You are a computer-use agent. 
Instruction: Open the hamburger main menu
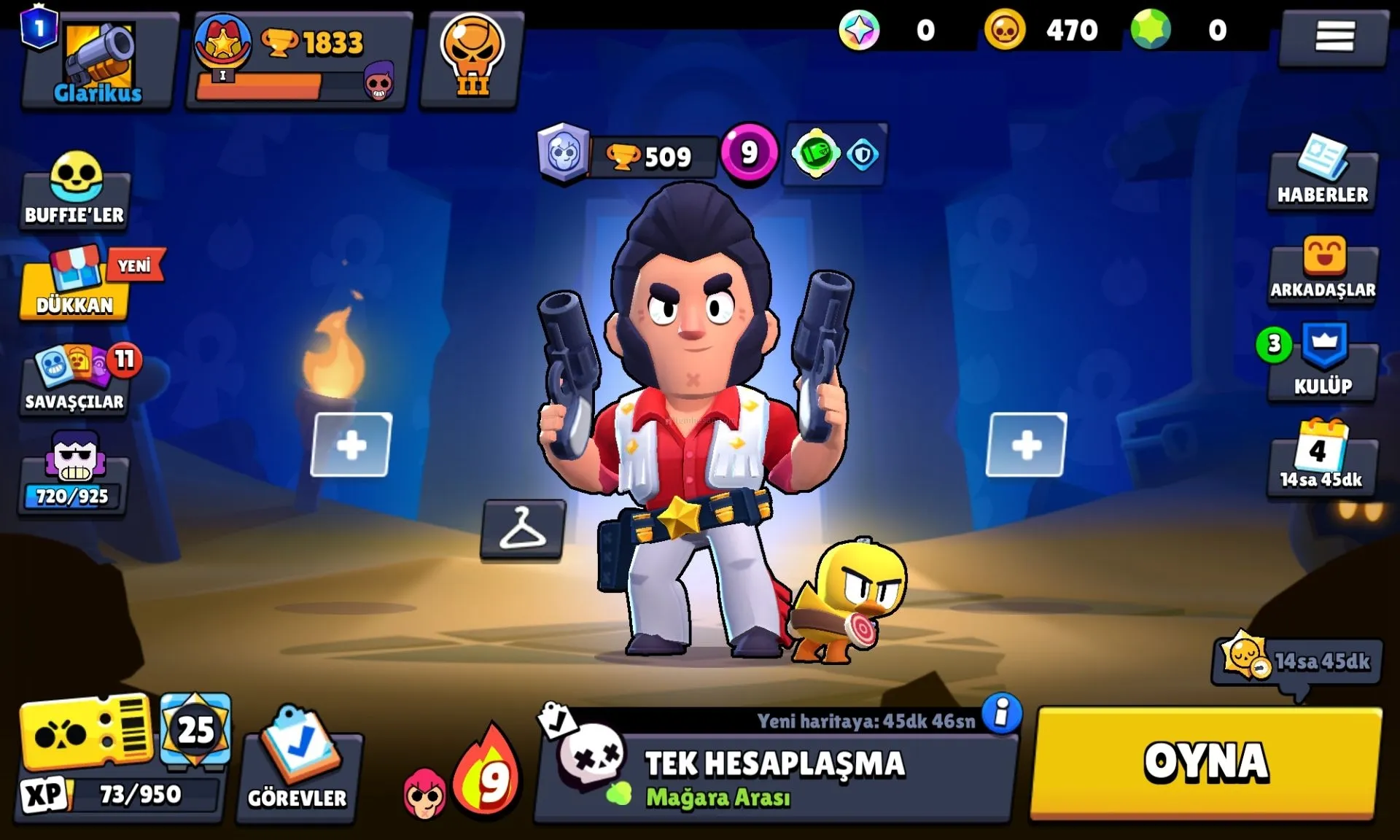1334,36
